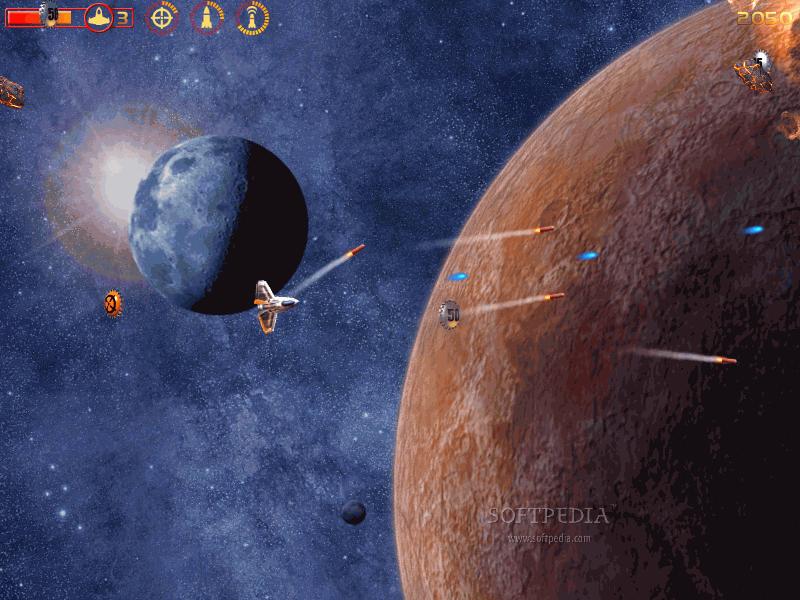The height and width of the screenshot is (600, 800).
Task: Choose the signal-wave rocket weapon icon
Action: [252, 17]
